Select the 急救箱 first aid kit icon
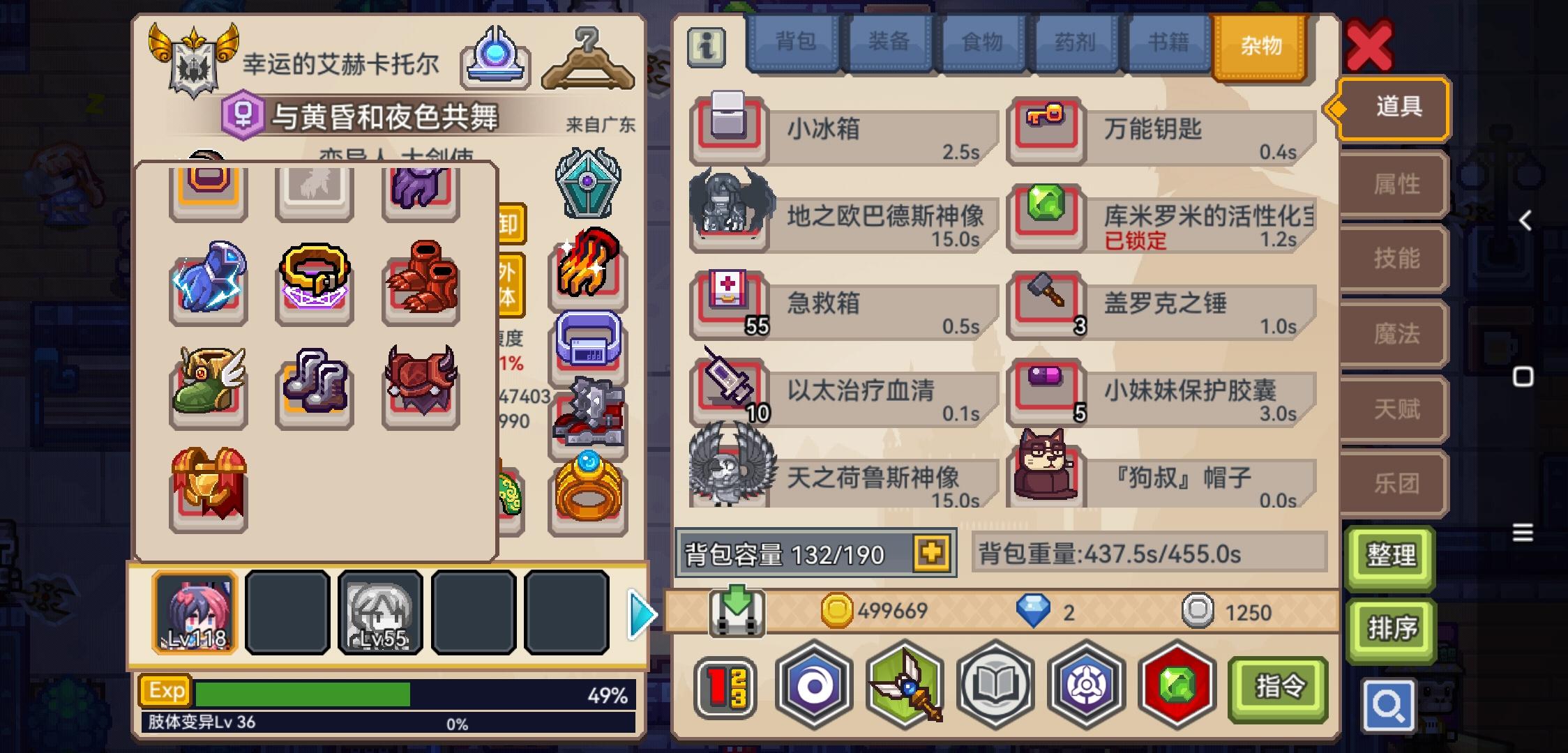The height and width of the screenshot is (753, 1568). coord(730,305)
